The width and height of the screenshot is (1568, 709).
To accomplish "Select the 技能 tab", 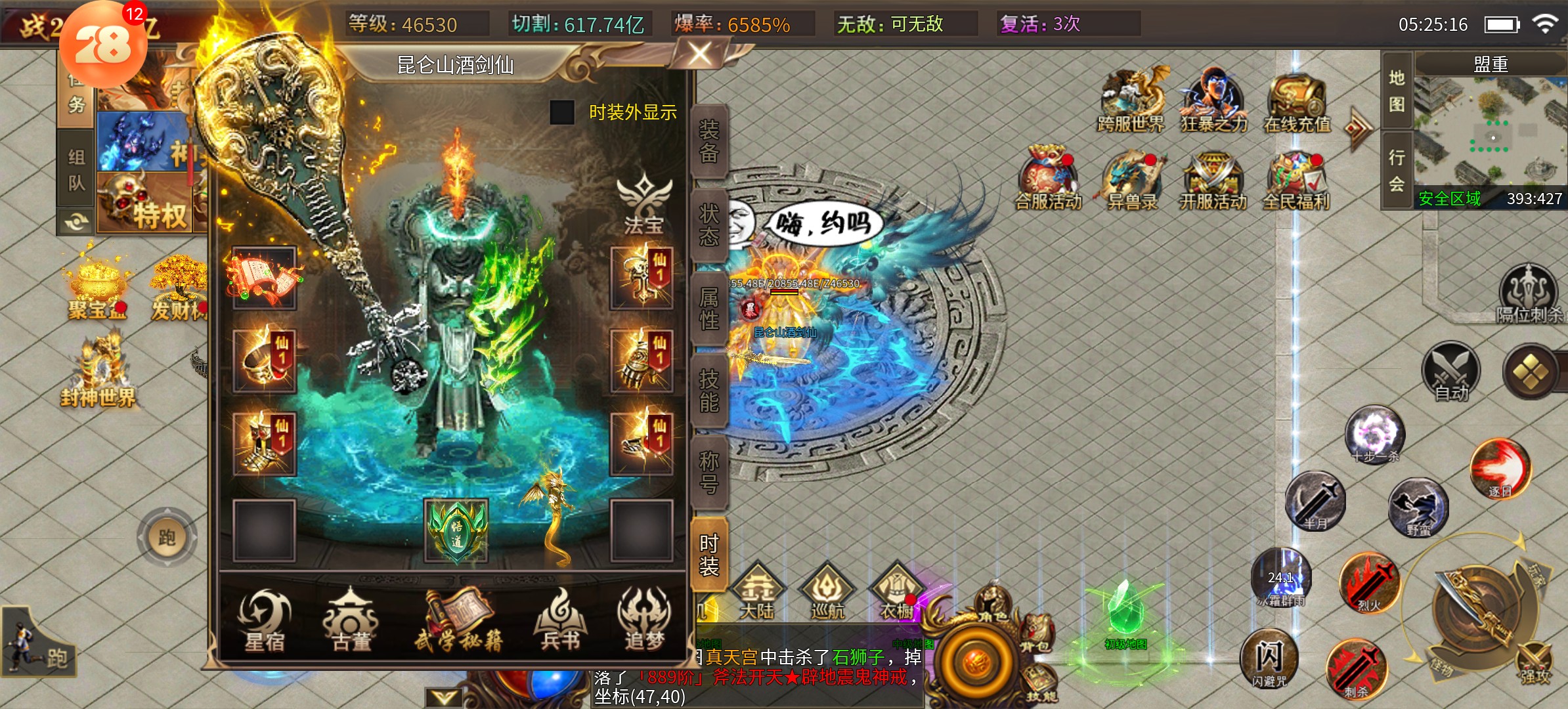I will [709, 390].
